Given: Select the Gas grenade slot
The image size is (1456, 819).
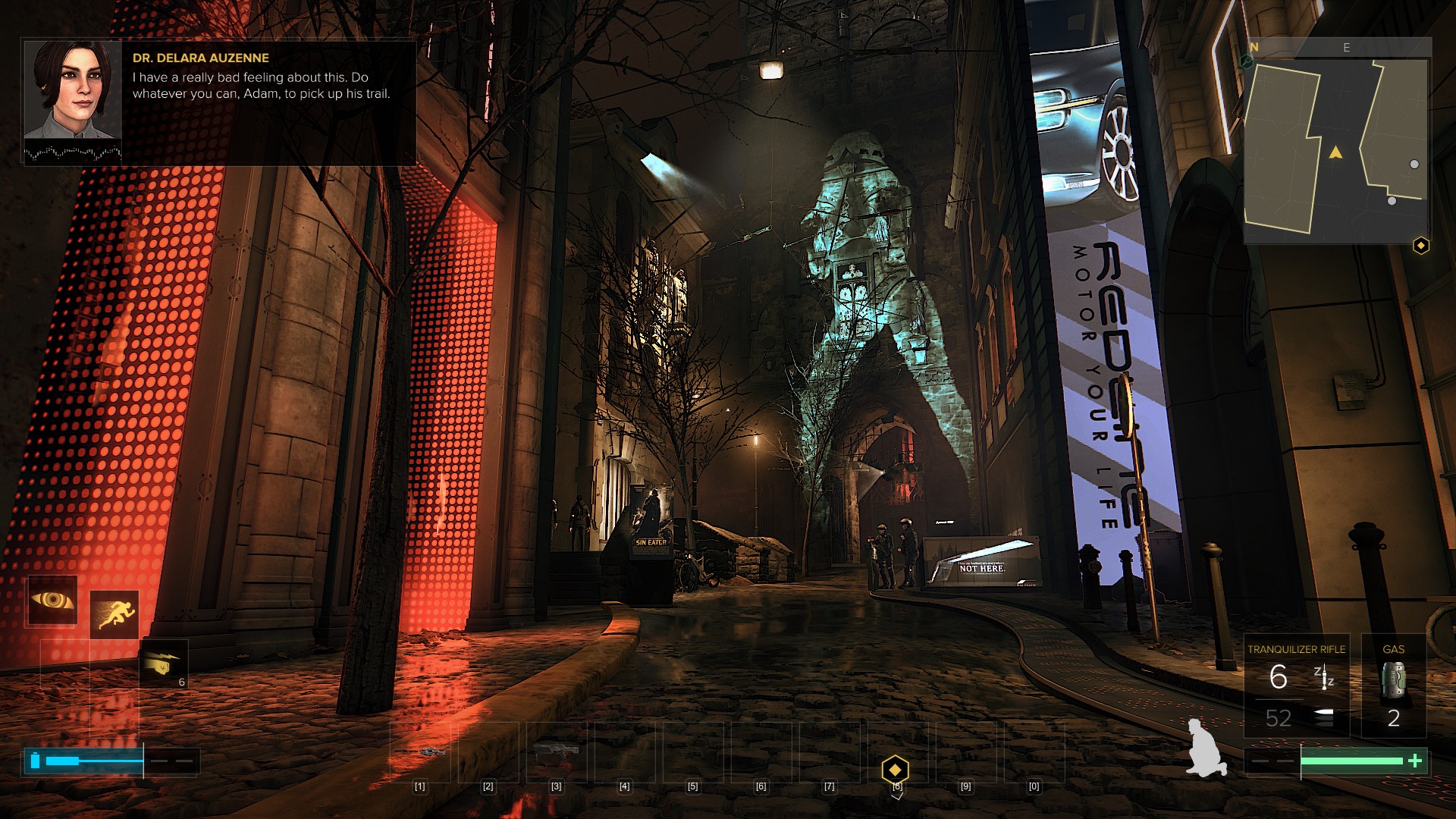Looking at the screenshot, I should pos(1393,686).
